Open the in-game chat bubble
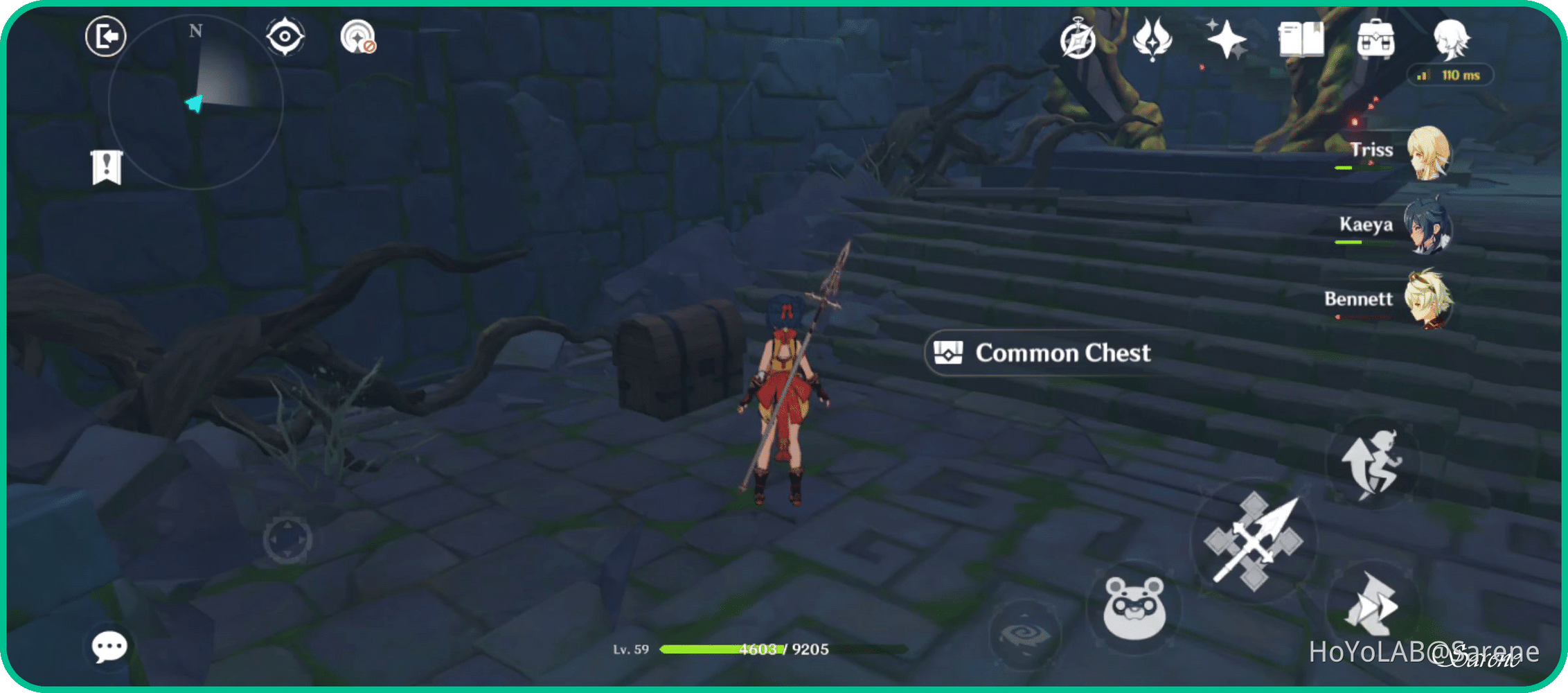The image size is (1568, 693). [109, 647]
